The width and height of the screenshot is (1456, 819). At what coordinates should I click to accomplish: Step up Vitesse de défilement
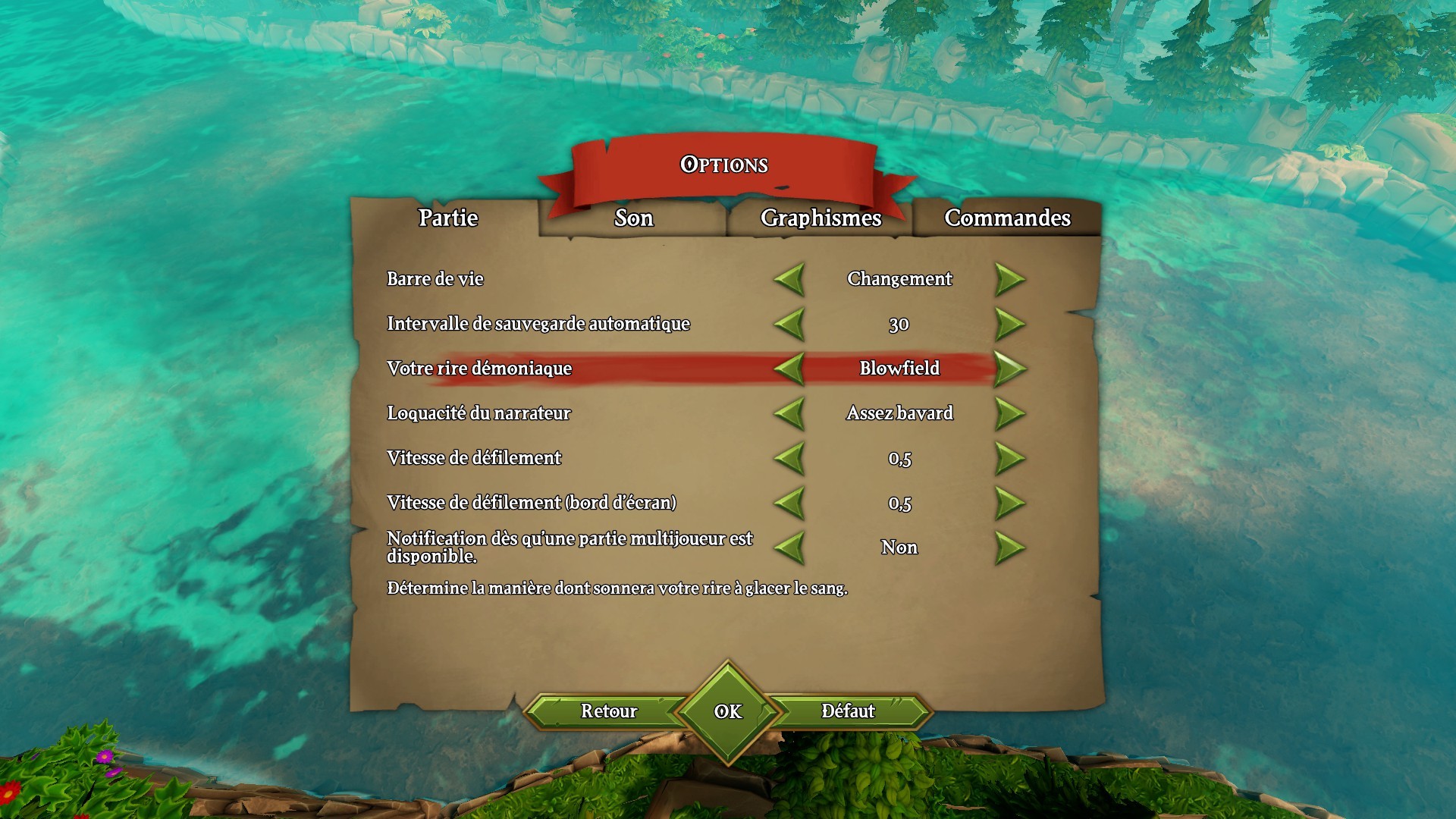click(1009, 458)
